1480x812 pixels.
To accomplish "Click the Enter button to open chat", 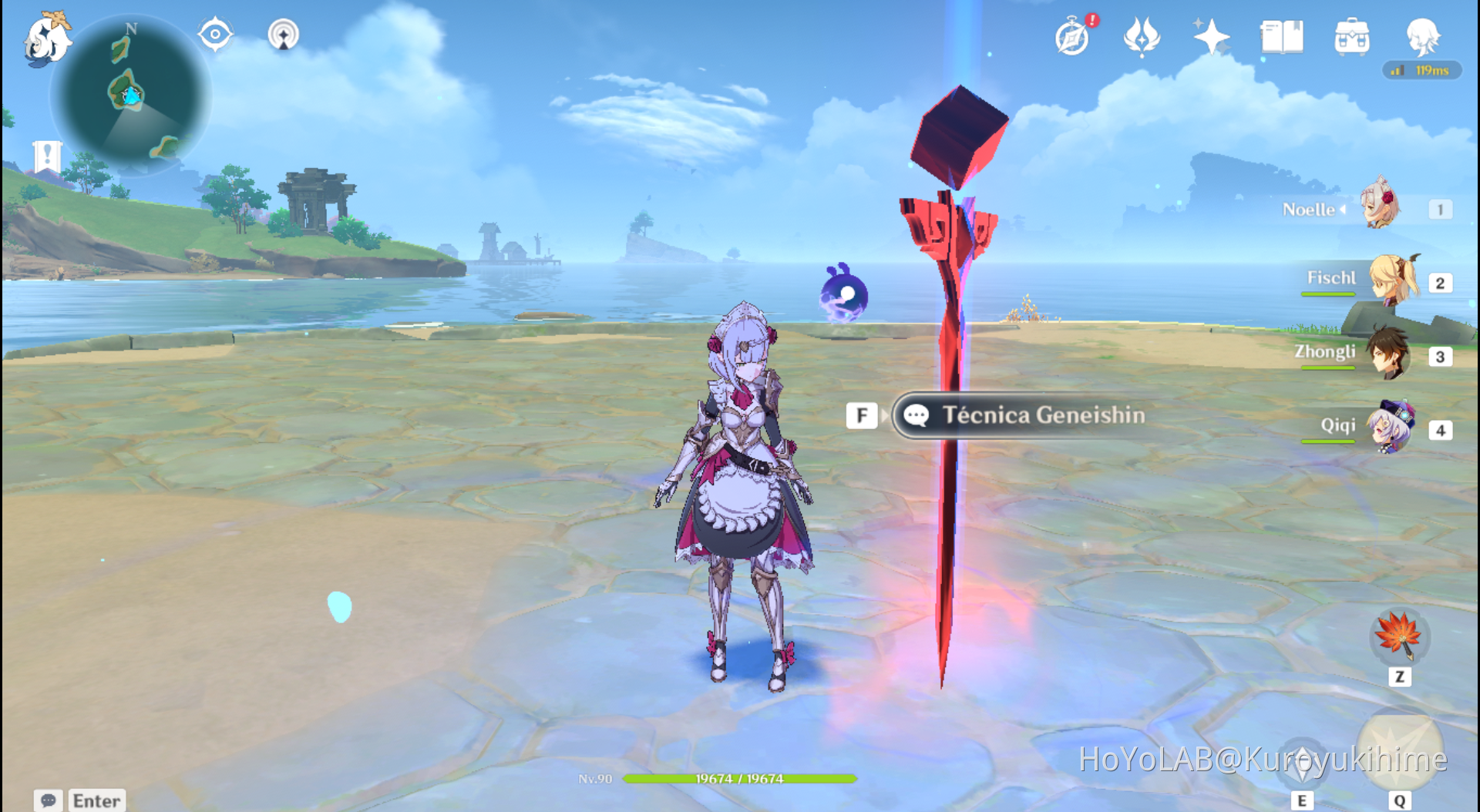I will pyautogui.click(x=97, y=801).
